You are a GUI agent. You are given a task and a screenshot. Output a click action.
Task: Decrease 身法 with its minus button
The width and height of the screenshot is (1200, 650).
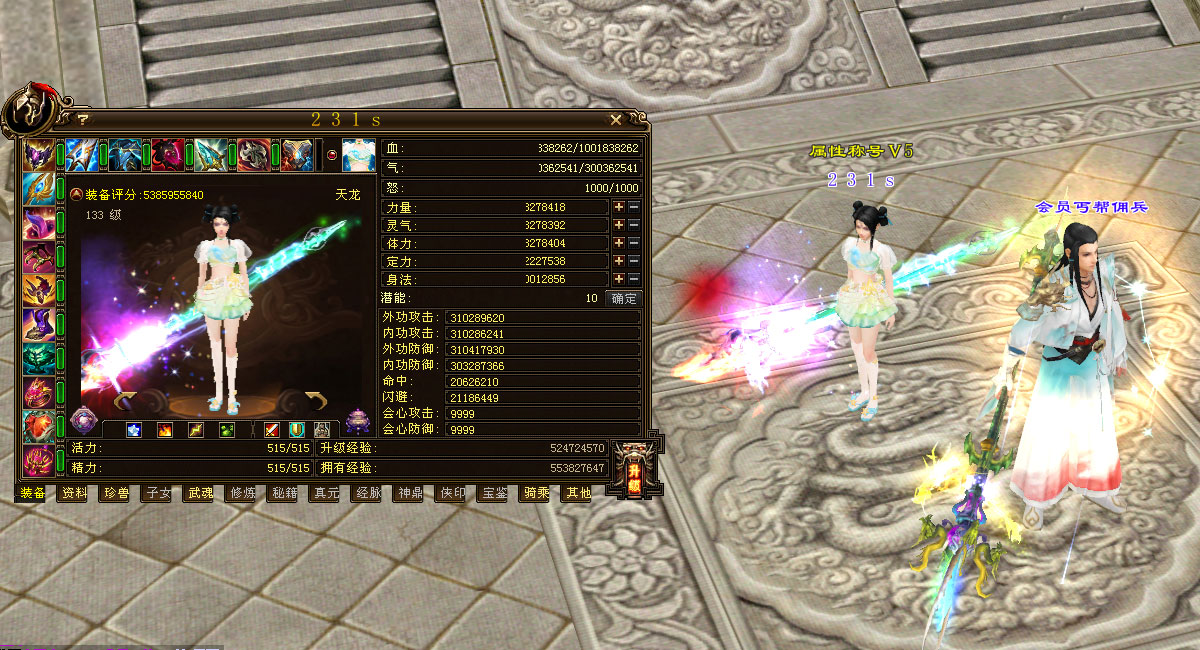[x=634, y=279]
